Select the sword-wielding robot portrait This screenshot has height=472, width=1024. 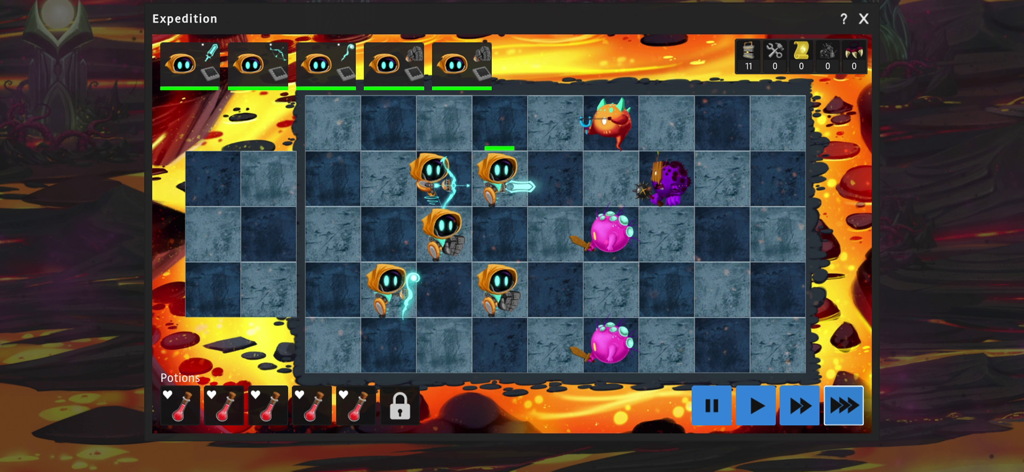tap(190, 64)
